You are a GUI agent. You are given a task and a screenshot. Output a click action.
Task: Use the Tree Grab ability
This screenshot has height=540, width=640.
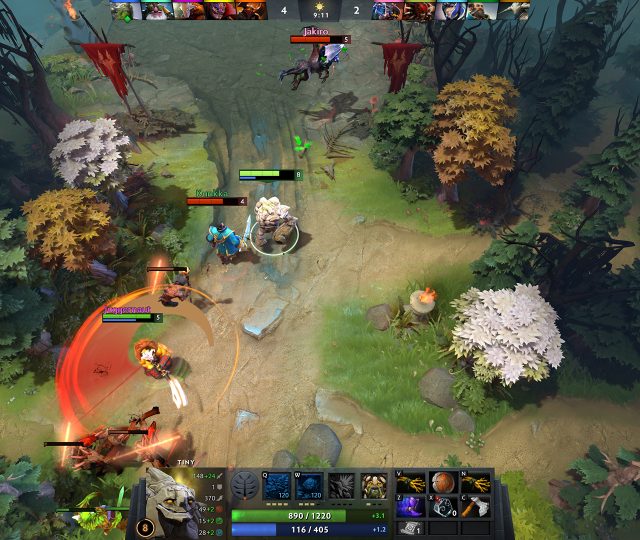pyautogui.click(x=342, y=486)
